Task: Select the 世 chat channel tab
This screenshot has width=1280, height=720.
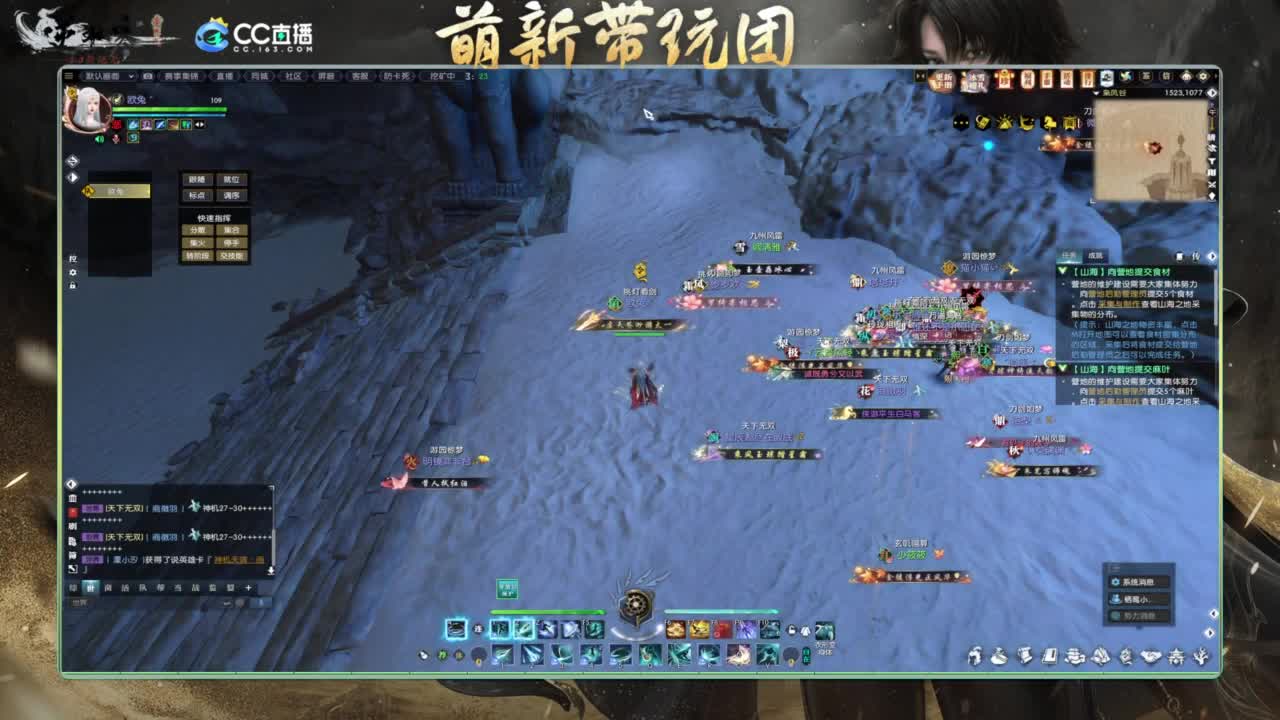Action: (91, 587)
